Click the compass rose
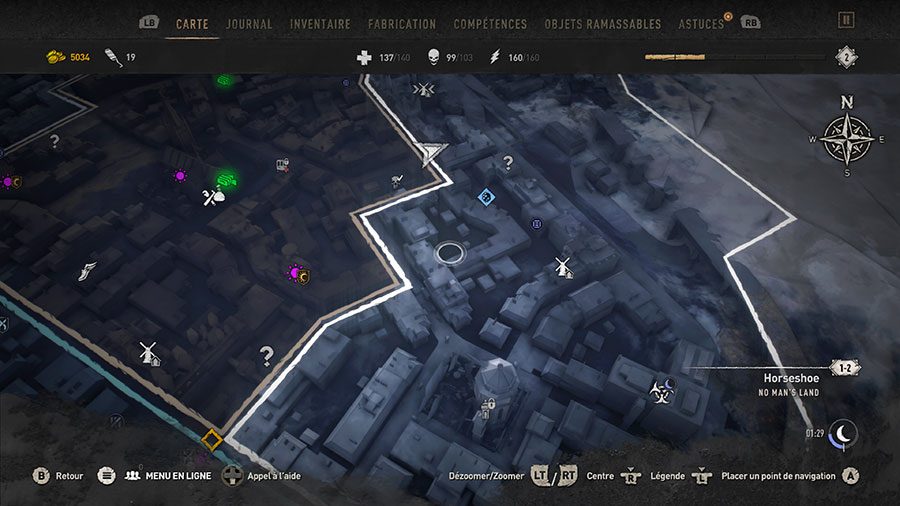Viewport: 900px width, 506px height. point(847,138)
